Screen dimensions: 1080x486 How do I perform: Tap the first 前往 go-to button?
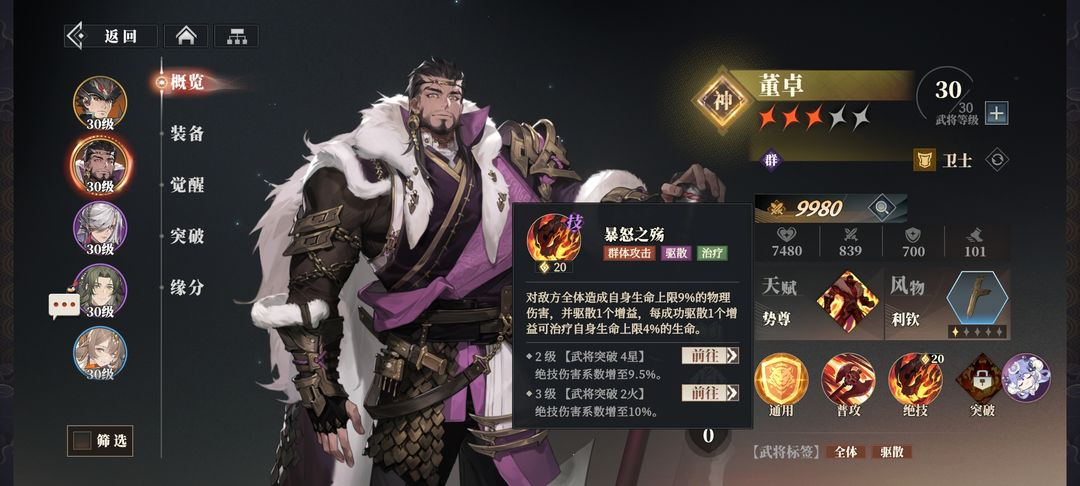click(x=710, y=355)
